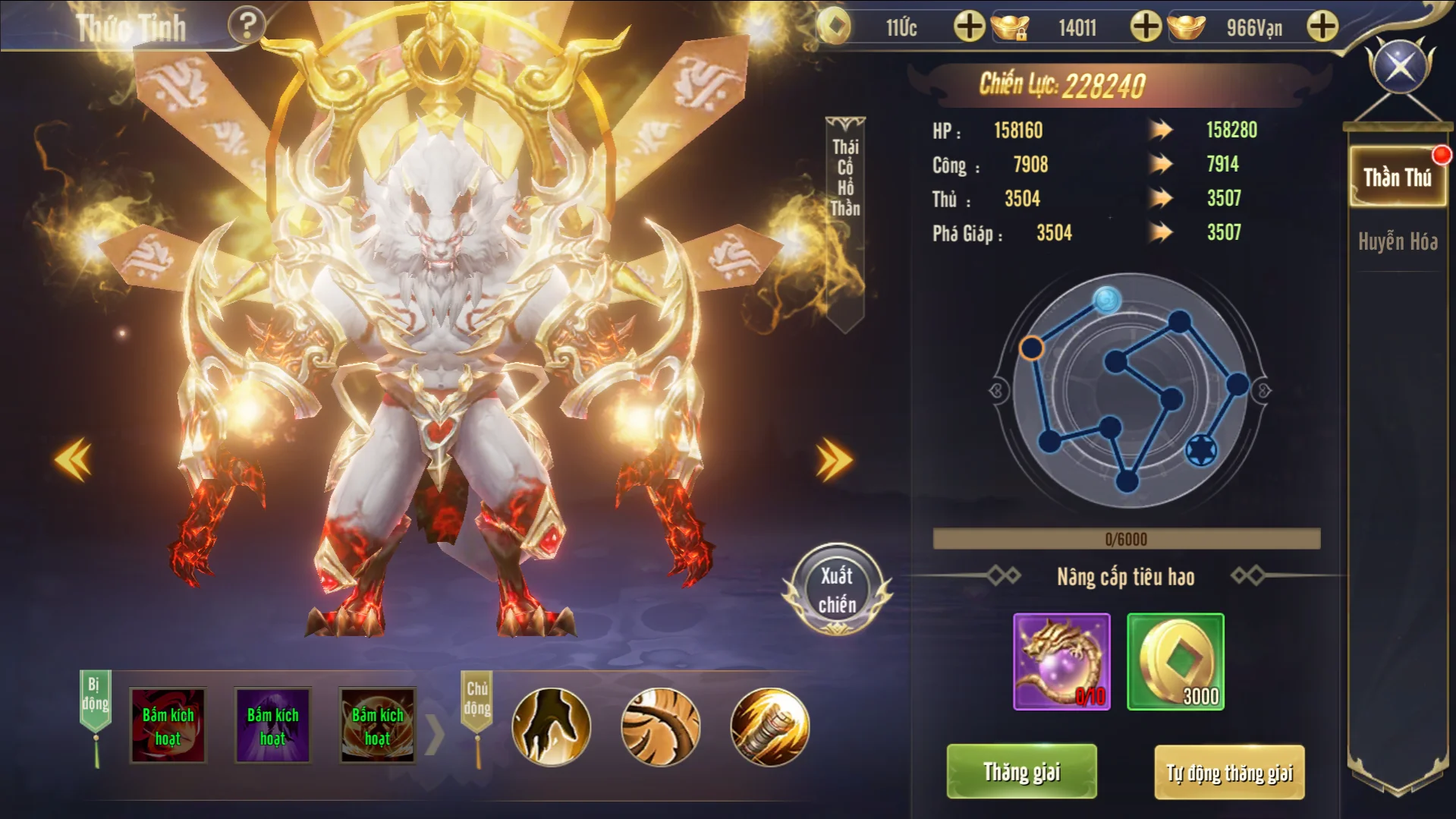Close the Thức Tỉnh panel

click(1400, 65)
